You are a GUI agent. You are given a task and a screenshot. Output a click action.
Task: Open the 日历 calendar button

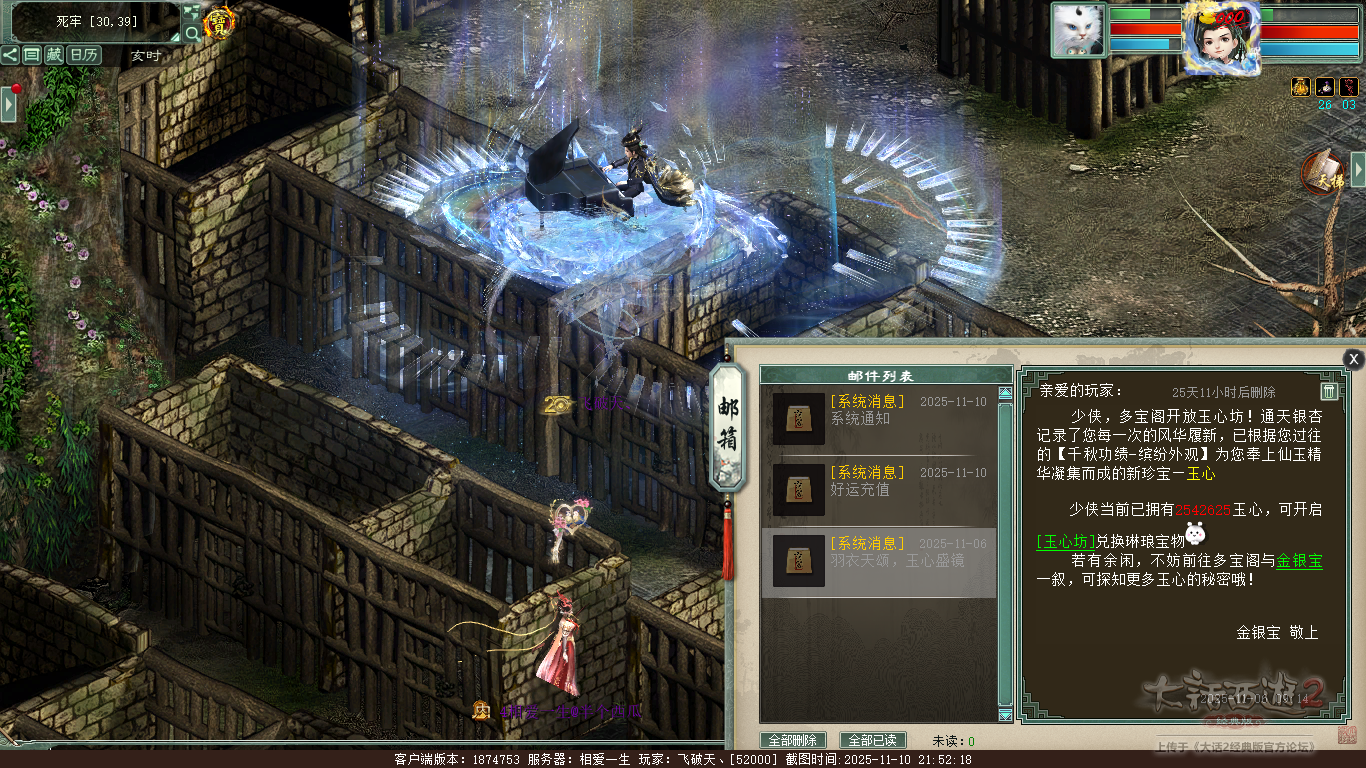(83, 55)
